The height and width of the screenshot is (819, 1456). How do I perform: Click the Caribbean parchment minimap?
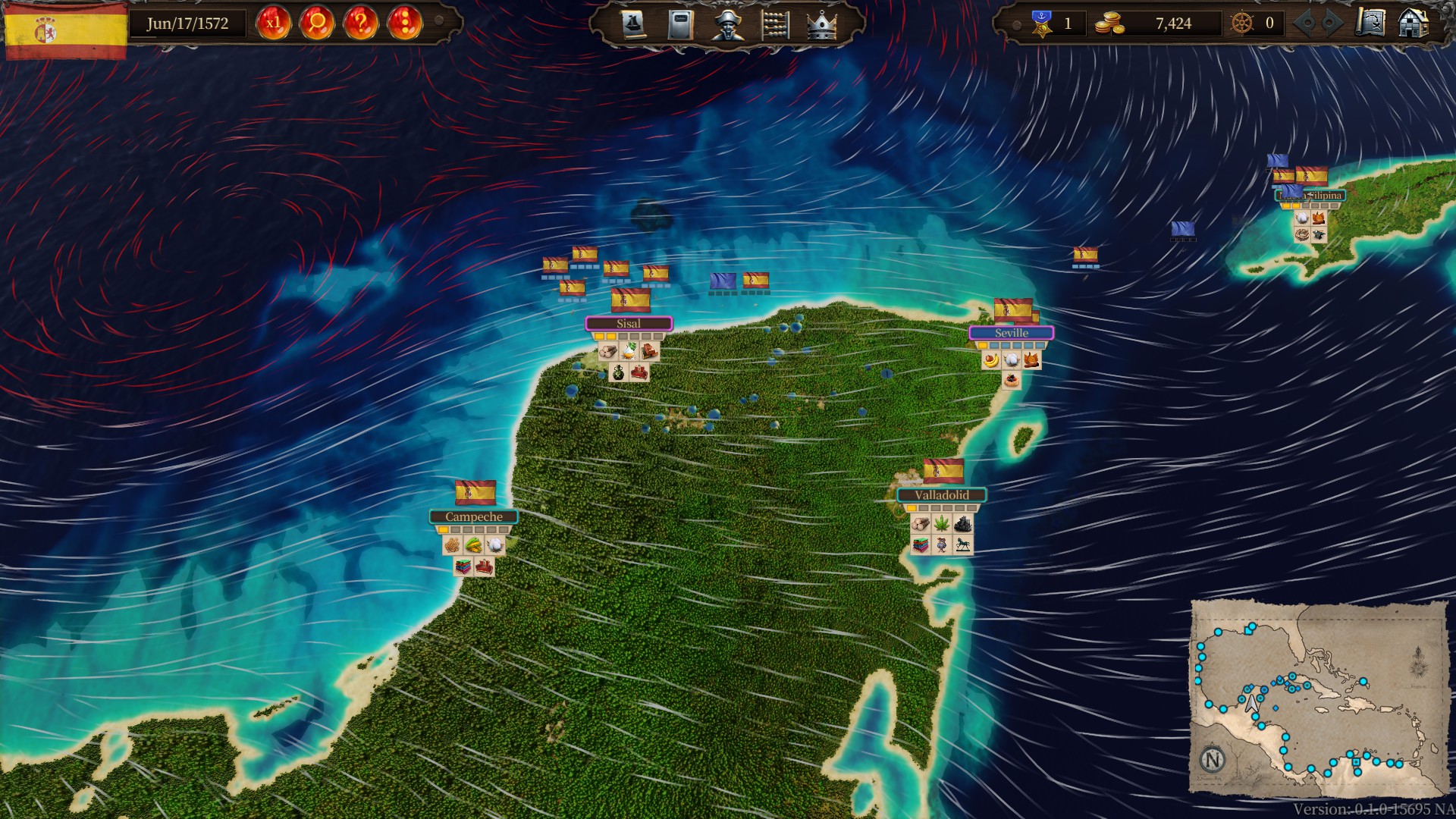pos(1318,698)
